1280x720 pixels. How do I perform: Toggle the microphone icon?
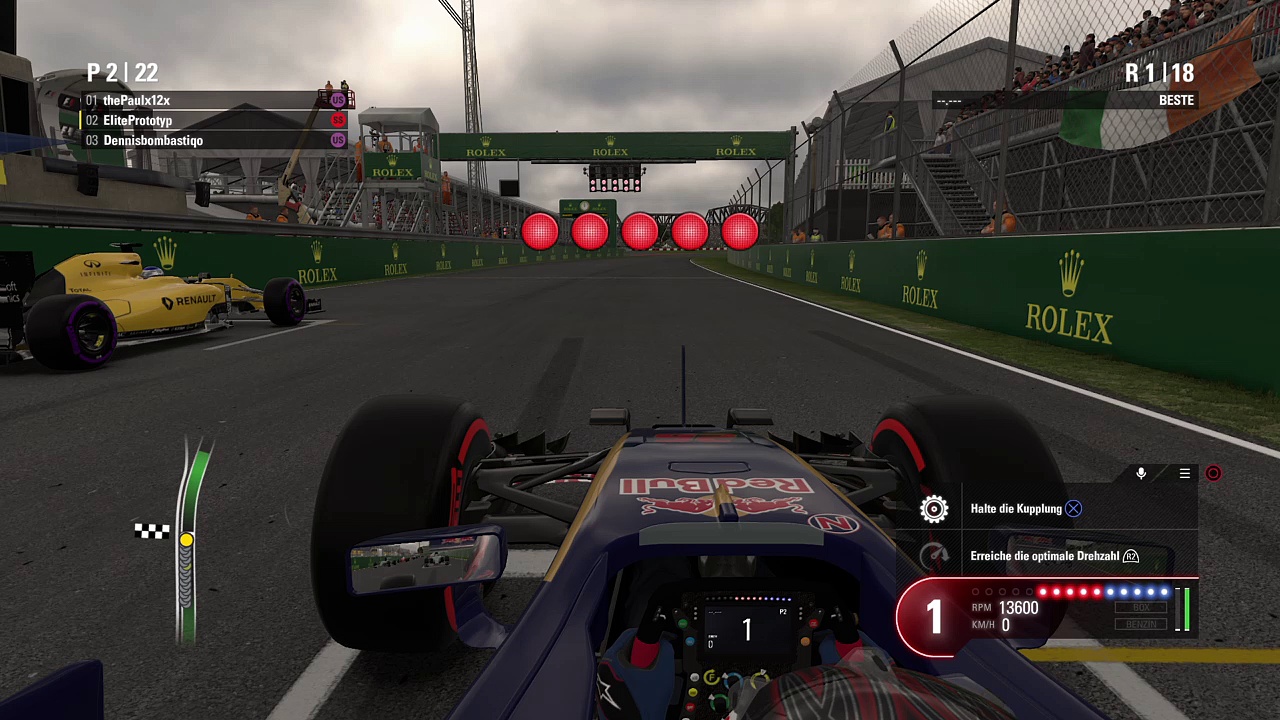[x=1141, y=474]
